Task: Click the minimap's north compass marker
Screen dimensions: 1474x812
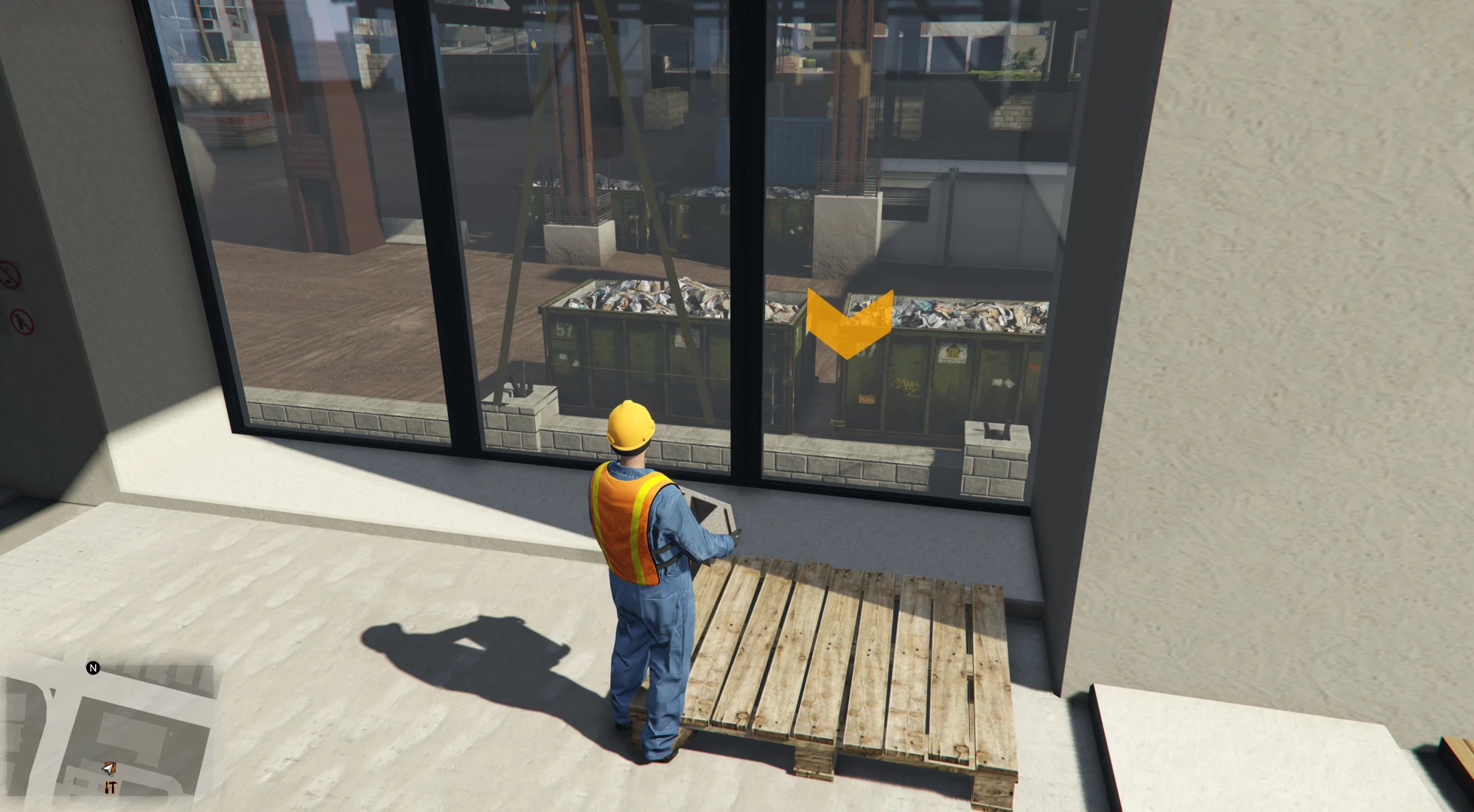Action: [93, 668]
